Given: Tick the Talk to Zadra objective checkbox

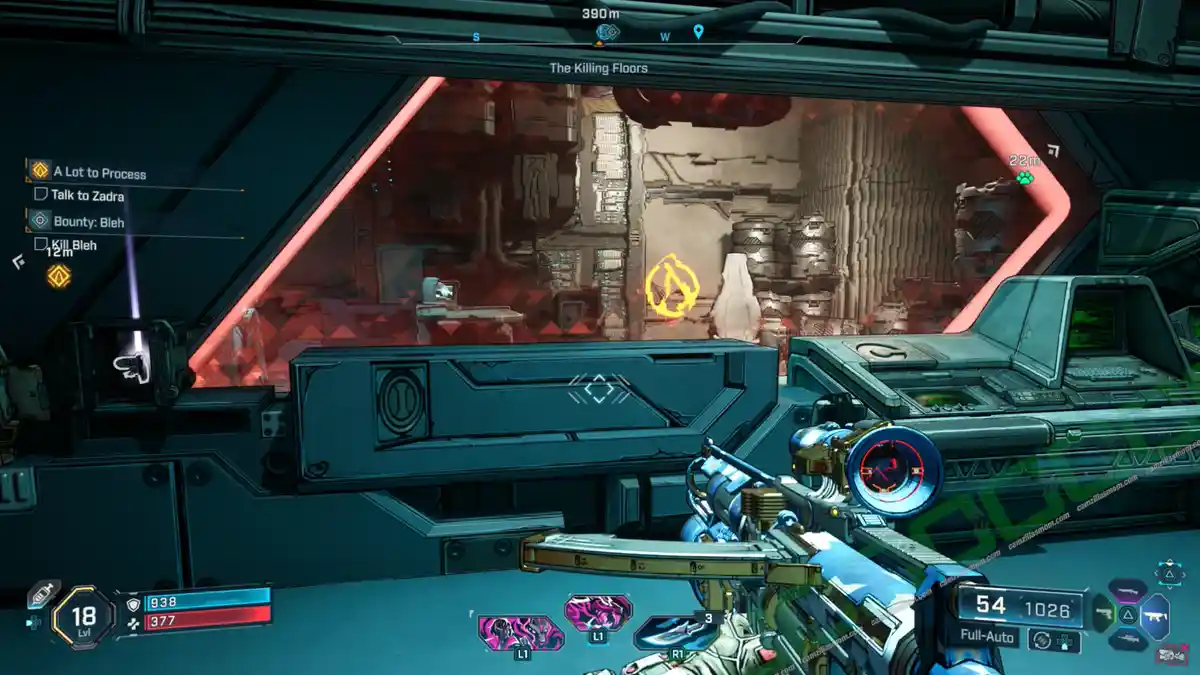Looking at the screenshot, I should click(41, 195).
